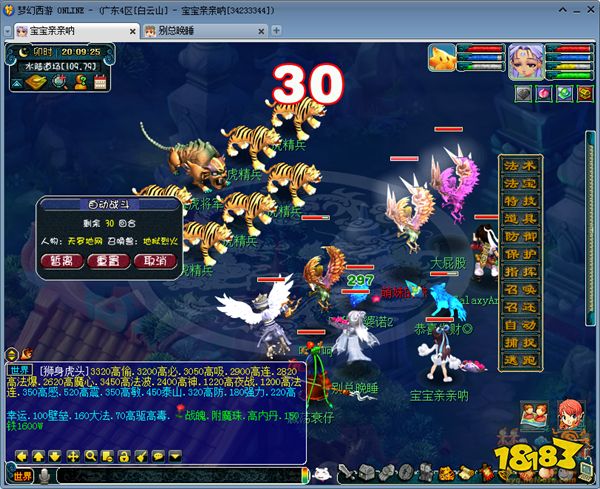600x489 pixels.
Task: Open the pet portrait at top
Action: tap(444, 59)
